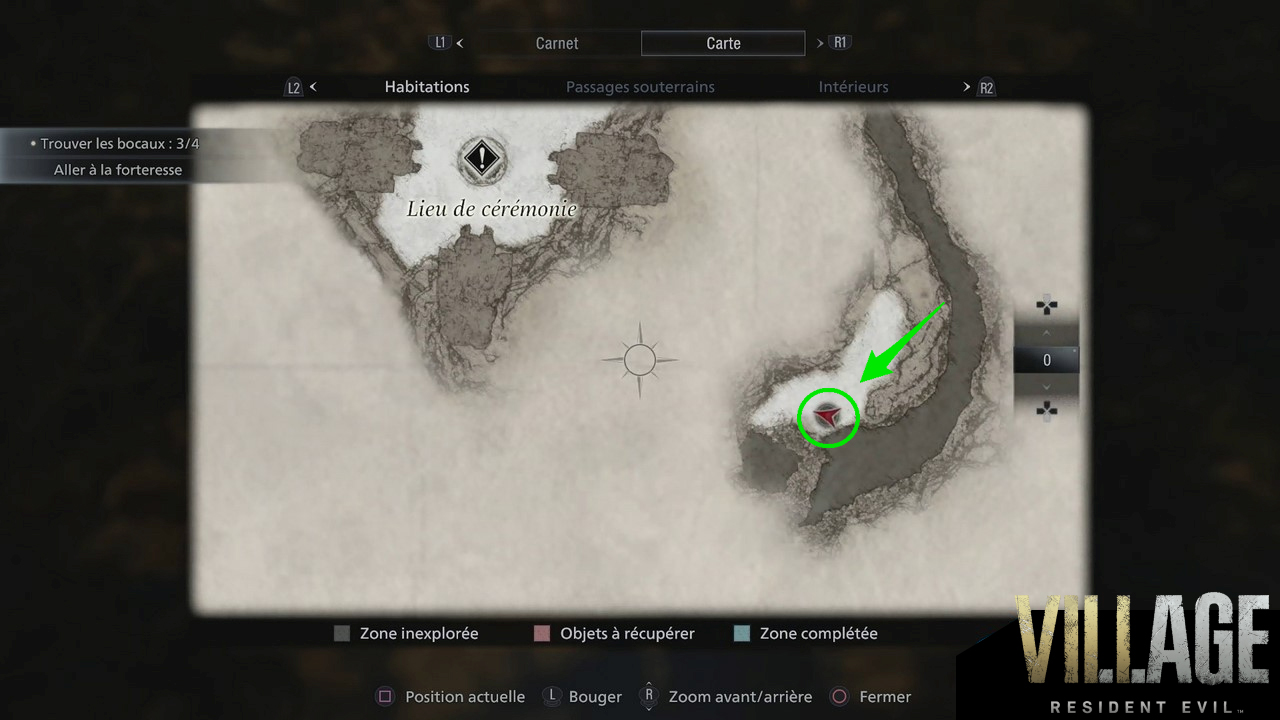Click the Objets à récupérer legend entry
This screenshot has width=1280, height=720.
[614, 633]
